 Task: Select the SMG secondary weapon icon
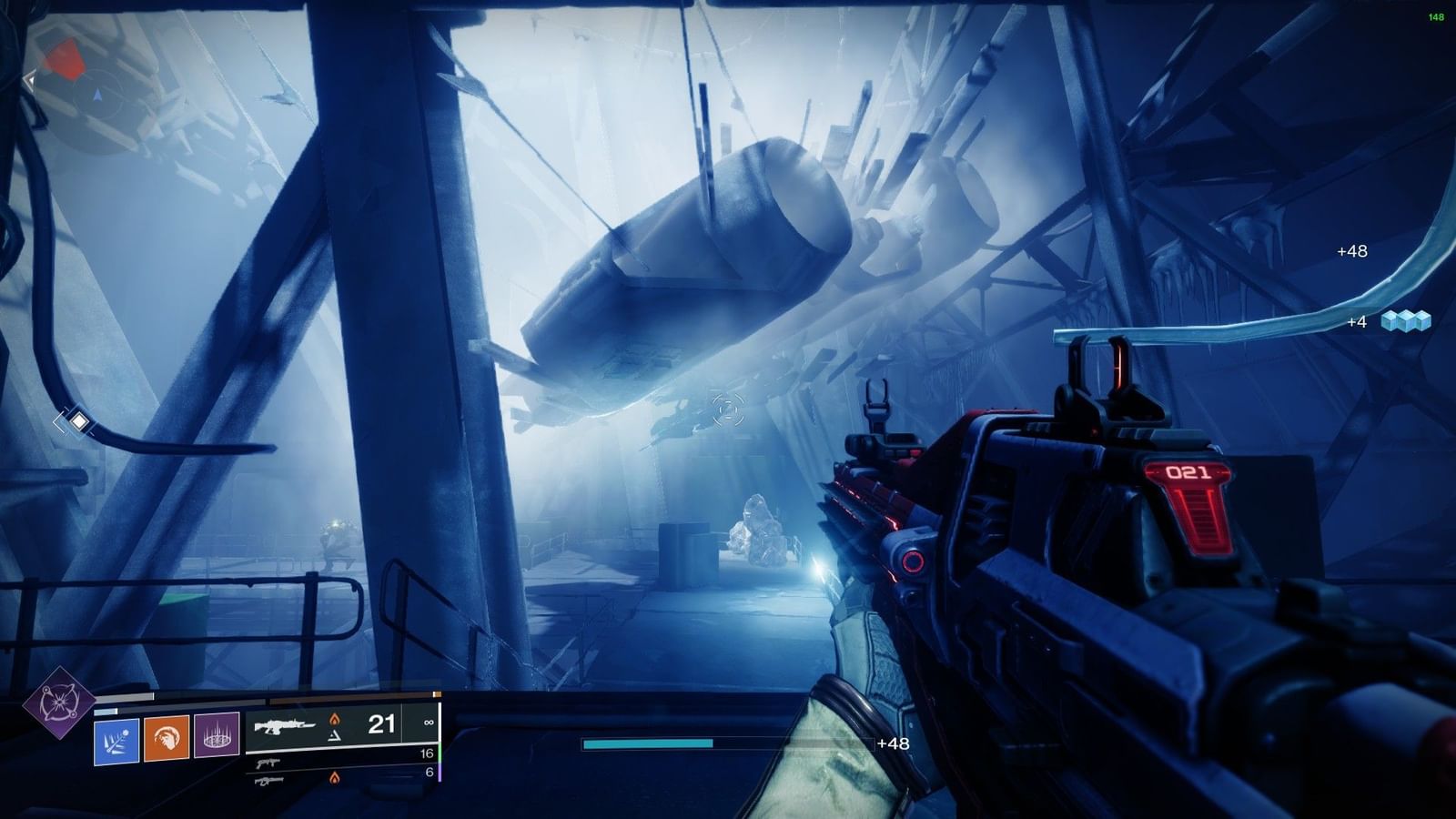[x=268, y=763]
